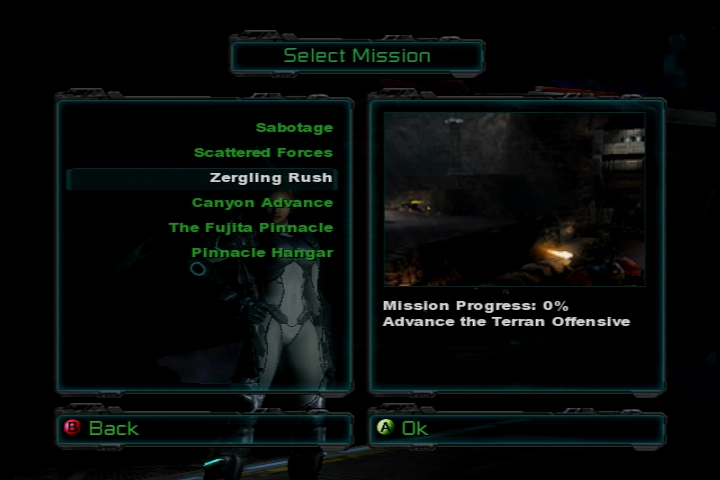Screen dimensions: 720x480
Task: Choose the Scattered Forces mission
Action: click(263, 153)
